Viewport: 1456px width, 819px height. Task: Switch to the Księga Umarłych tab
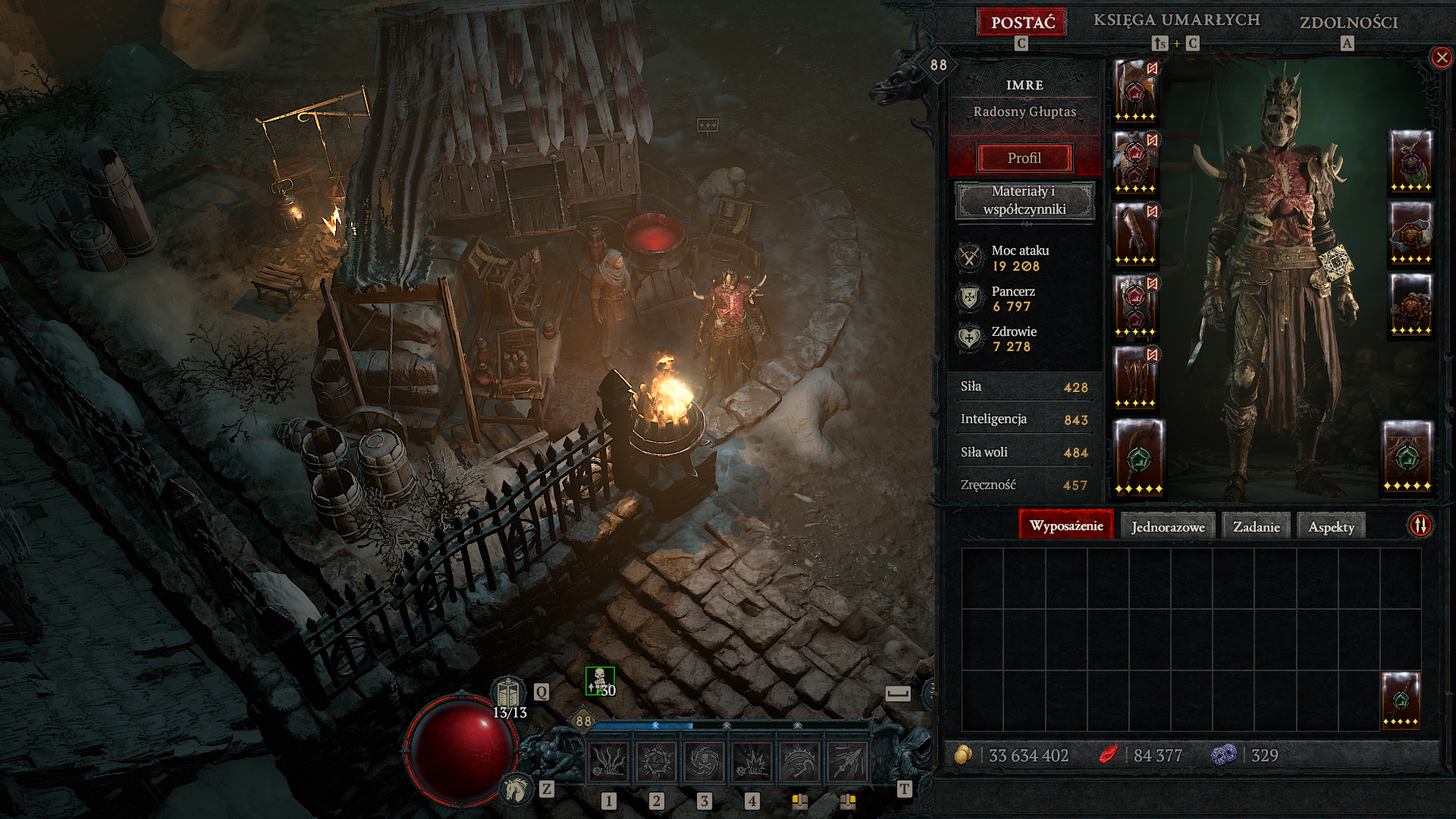1176,20
